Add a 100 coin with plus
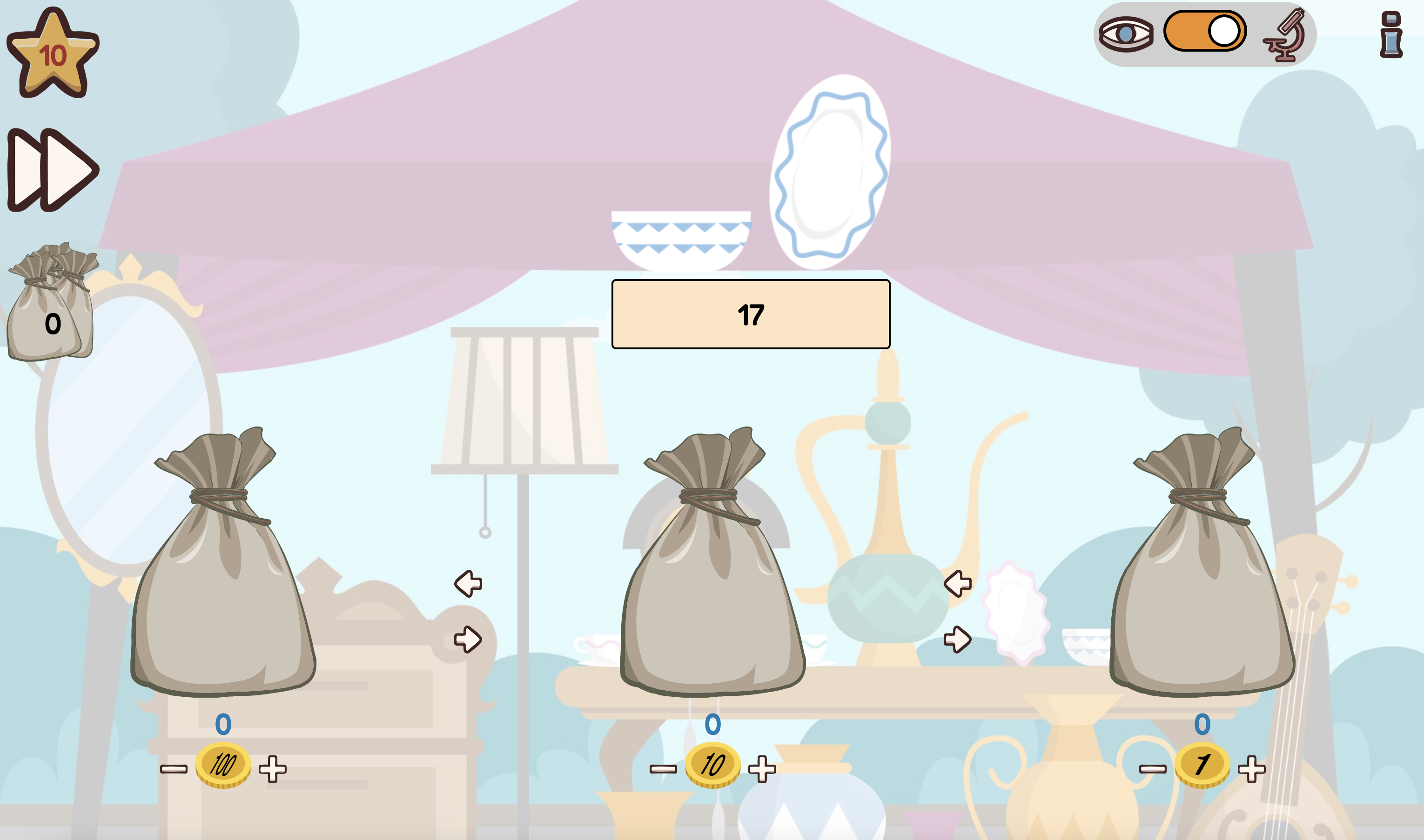The height and width of the screenshot is (840, 1424). pyautogui.click(x=272, y=769)
